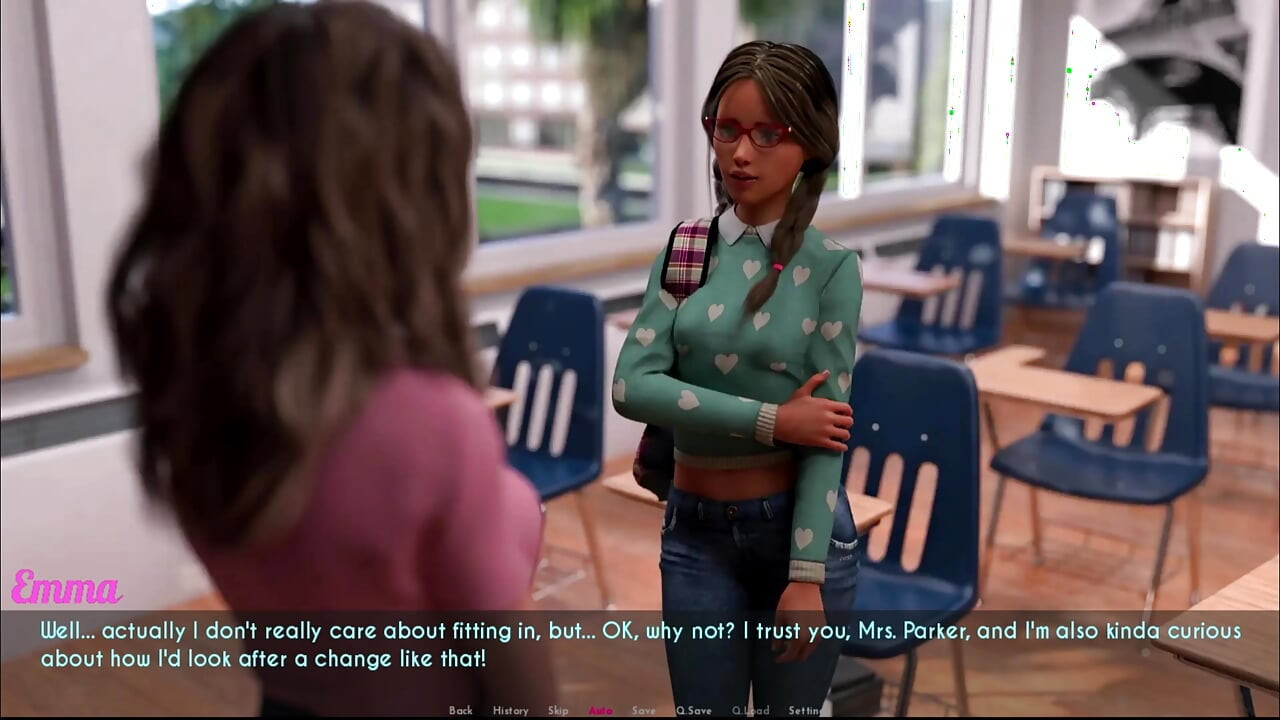Activate Skip in the quick menu

558,710
